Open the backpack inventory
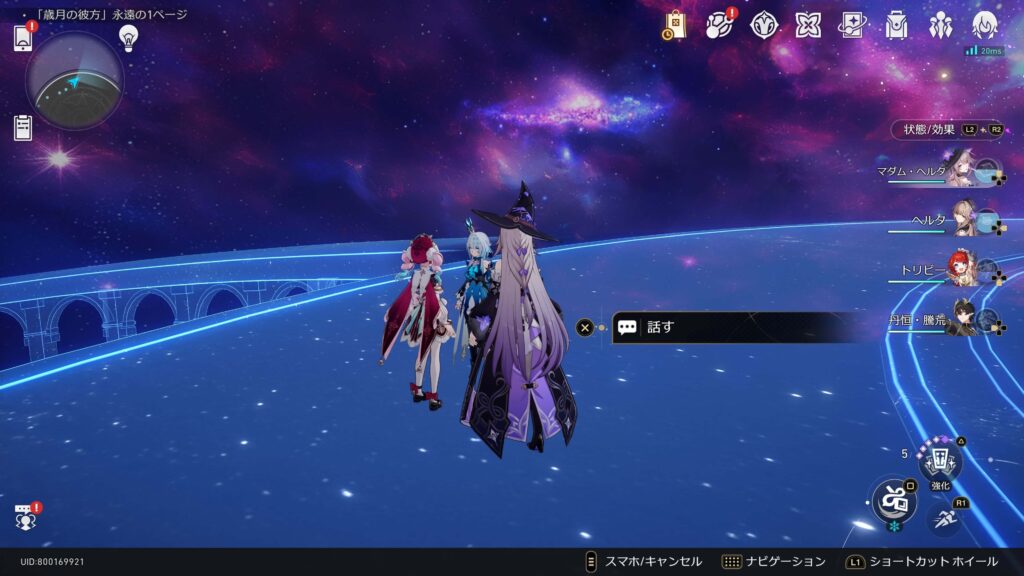This screenshot has height=576, width=1024. point(897,26)
